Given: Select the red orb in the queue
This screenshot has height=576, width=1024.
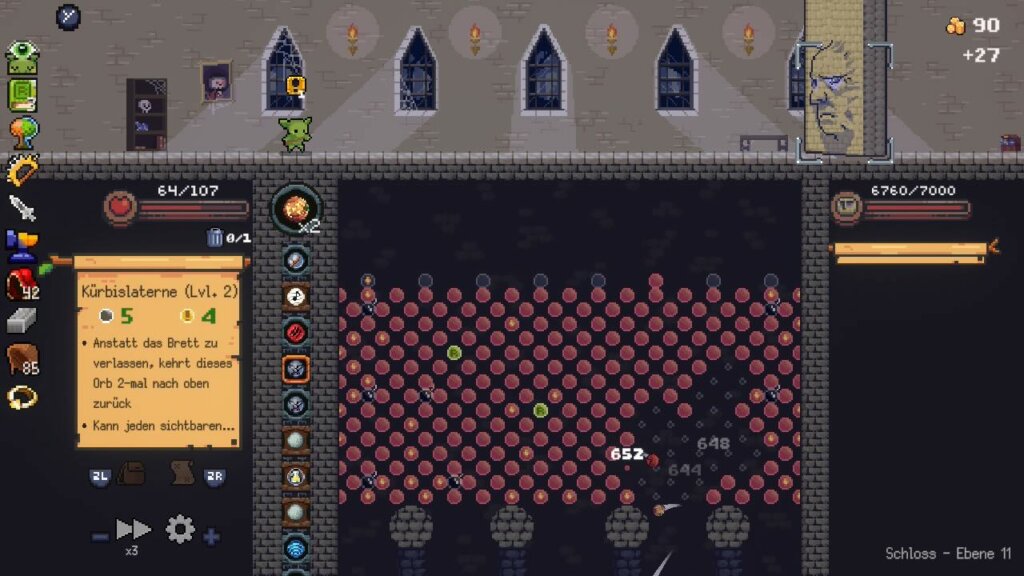Looking at the screenshot, I should tap(296, 332).
